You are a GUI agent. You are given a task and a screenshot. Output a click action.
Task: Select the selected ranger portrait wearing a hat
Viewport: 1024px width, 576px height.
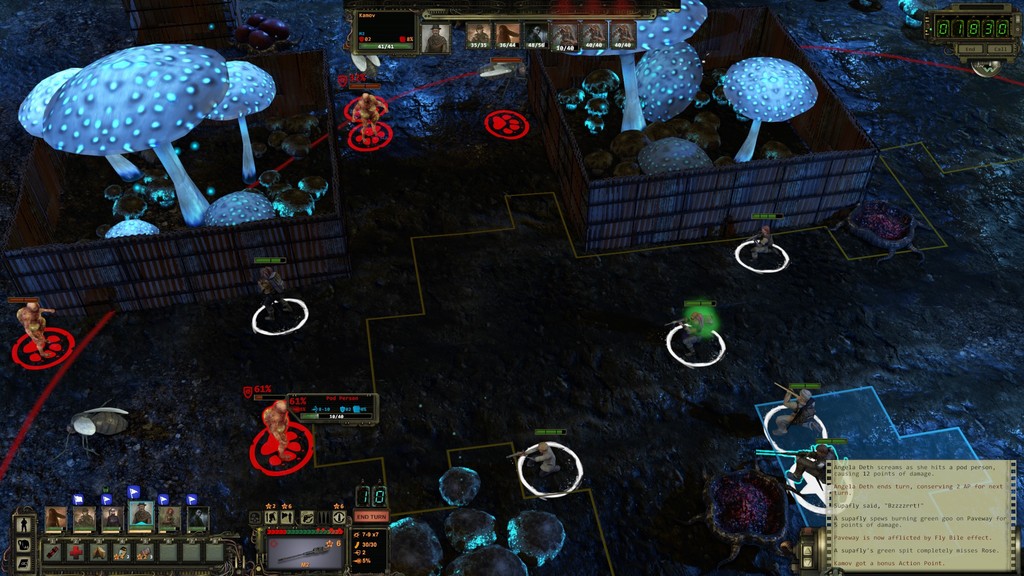[x=141, y=516]
